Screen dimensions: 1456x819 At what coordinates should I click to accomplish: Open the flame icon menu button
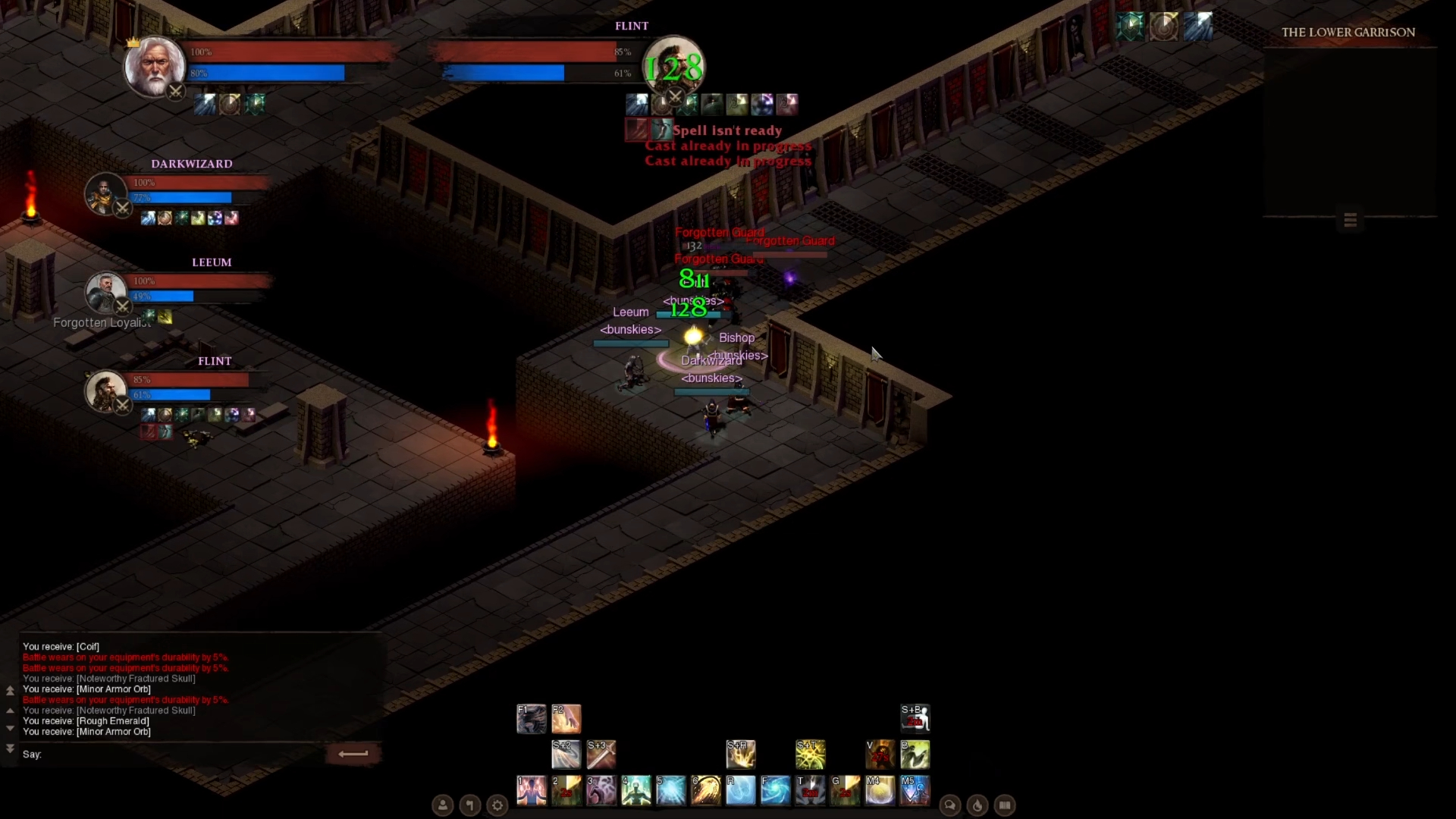(977, 805)
